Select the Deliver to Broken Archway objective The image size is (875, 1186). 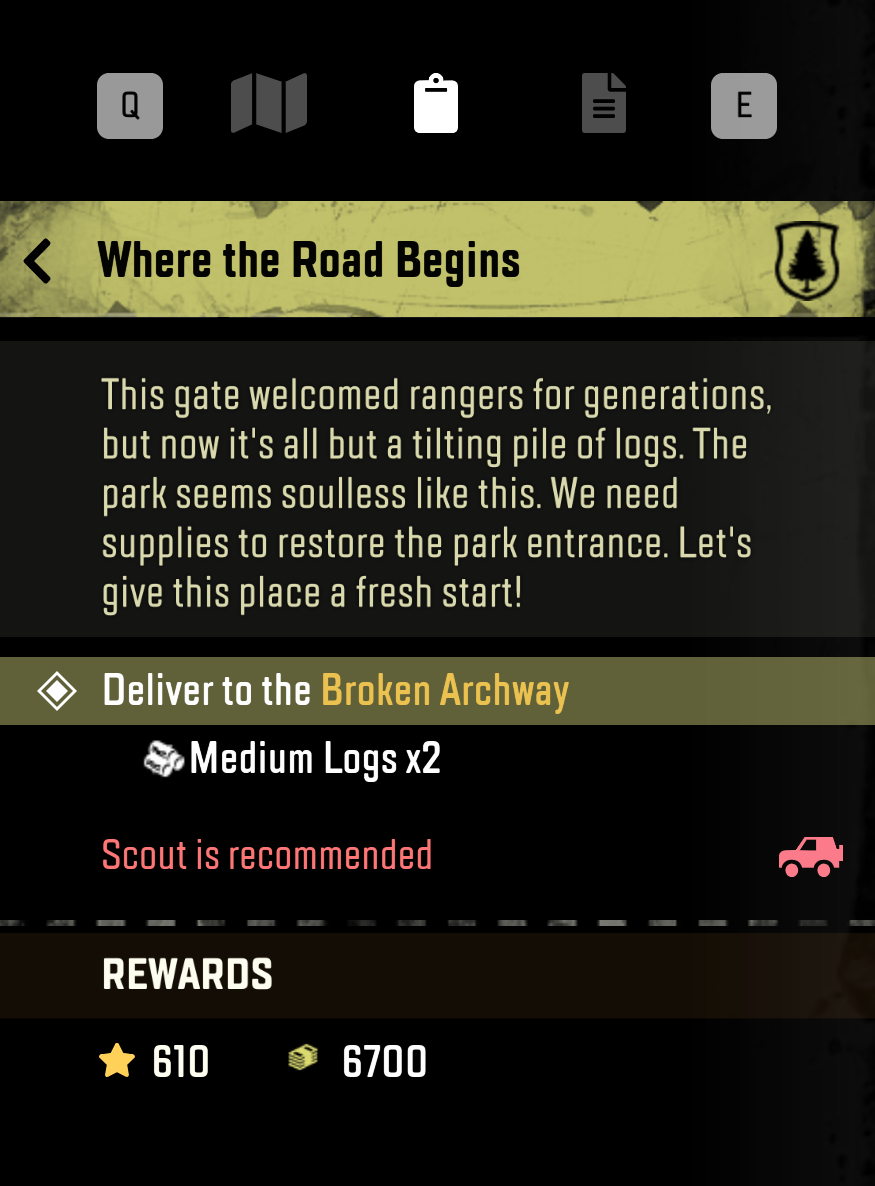[x=336, y=691]
